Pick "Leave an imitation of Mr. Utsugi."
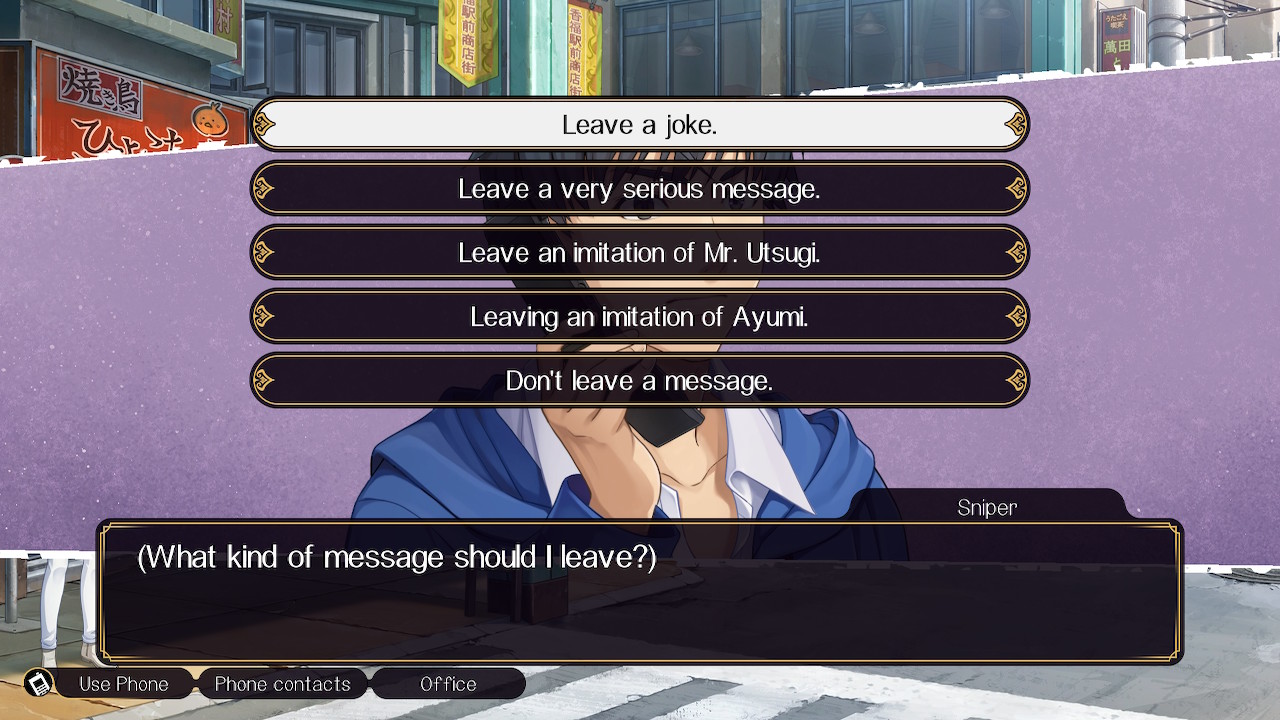Image resolution: width=1280 pixels, height=720 pixels. (639, 253)
